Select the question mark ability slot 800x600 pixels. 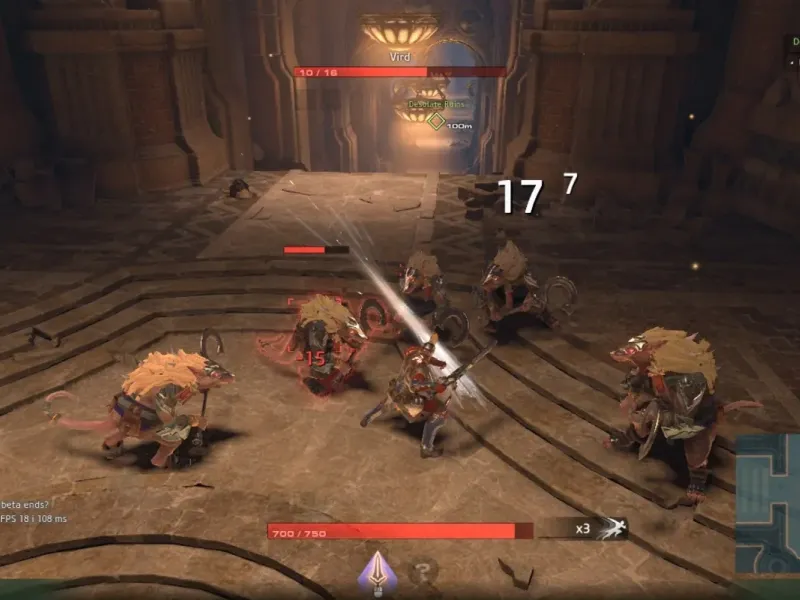tap(424, 572)
